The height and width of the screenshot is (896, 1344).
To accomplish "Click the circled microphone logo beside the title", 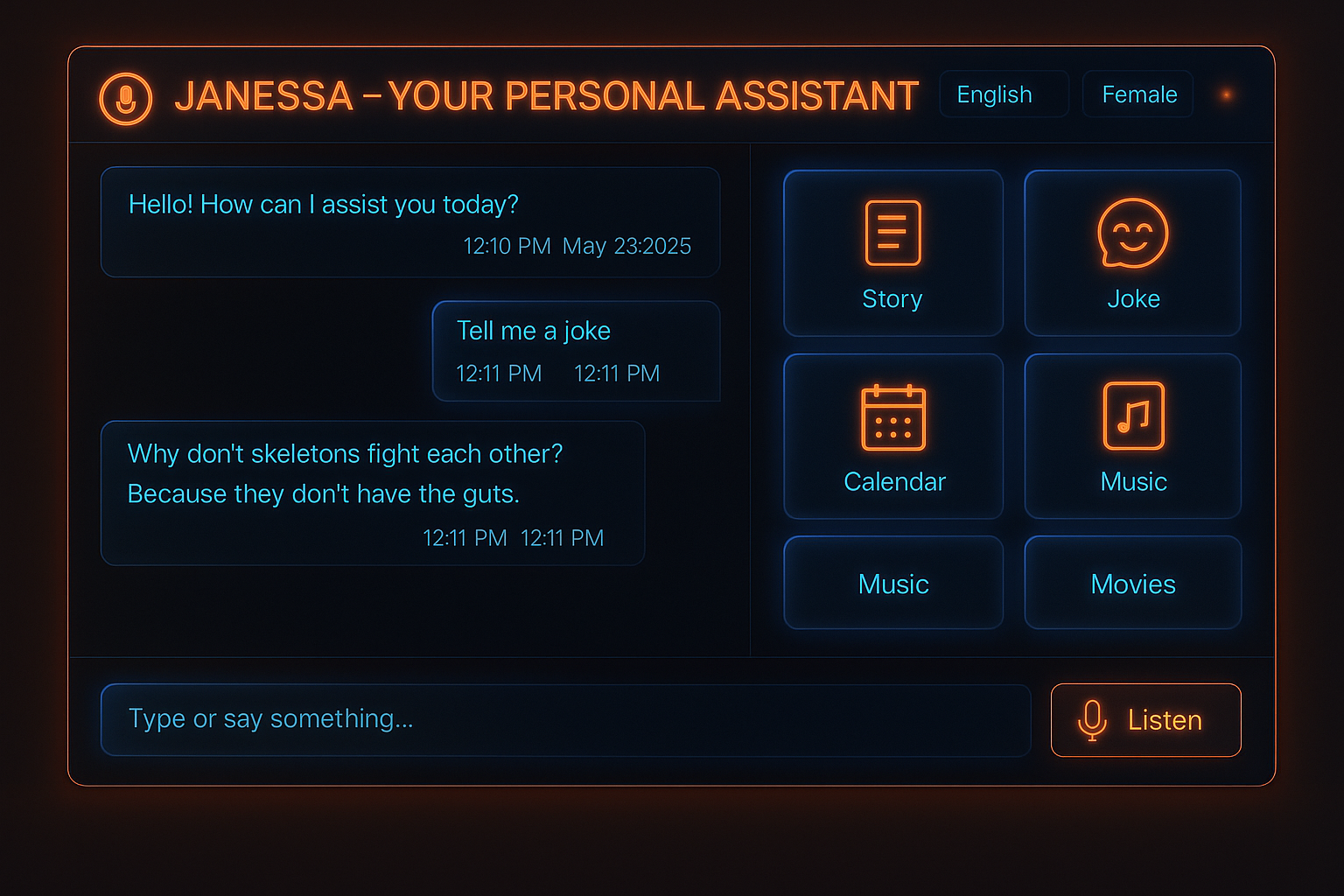I will coord(126,98).
